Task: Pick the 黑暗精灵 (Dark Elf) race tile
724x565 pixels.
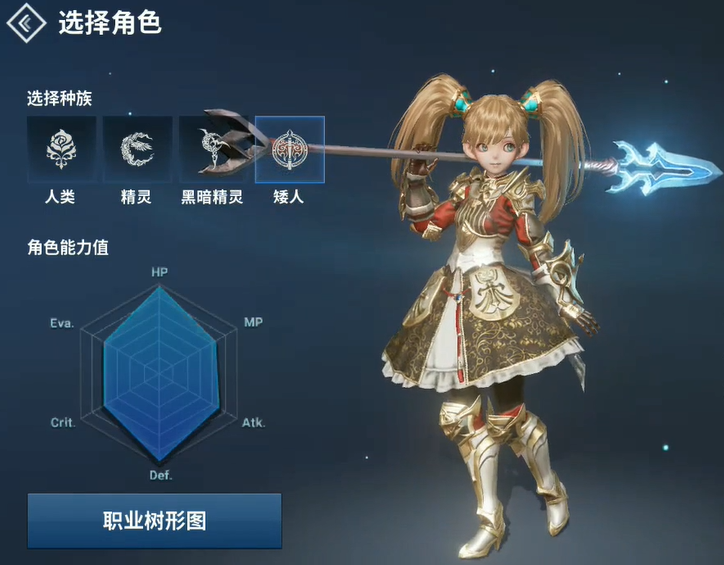Action: point(212,150)
